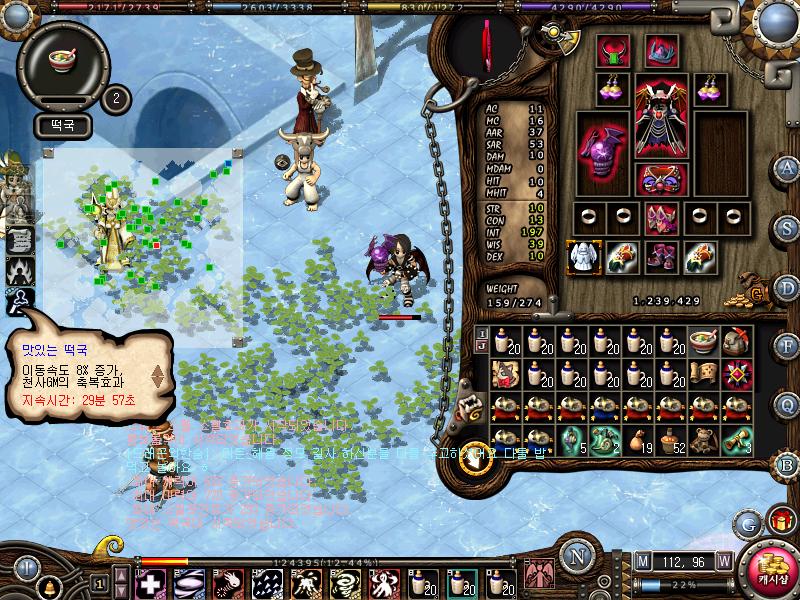Screen dimensions: 800x600
Task: Click the W button beside the coordinates
Action: tap(723, 560)
